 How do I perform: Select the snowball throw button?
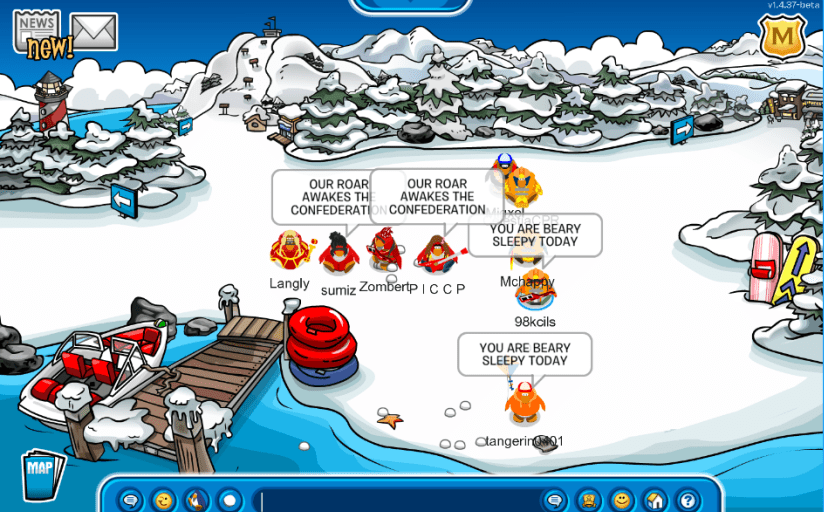(230, 499)
